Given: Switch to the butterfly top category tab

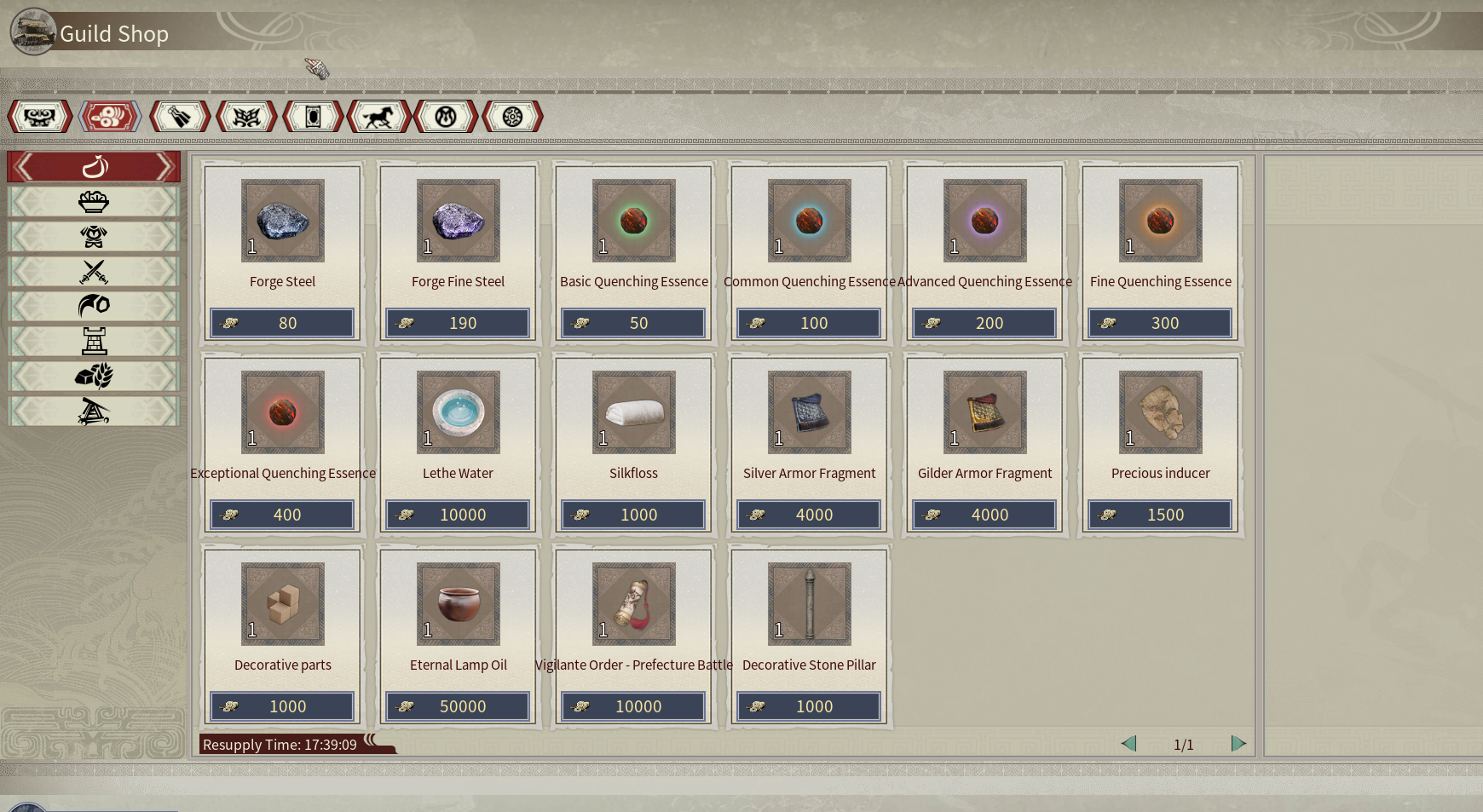Looking at the screenshot, I should tap(246, 117).
